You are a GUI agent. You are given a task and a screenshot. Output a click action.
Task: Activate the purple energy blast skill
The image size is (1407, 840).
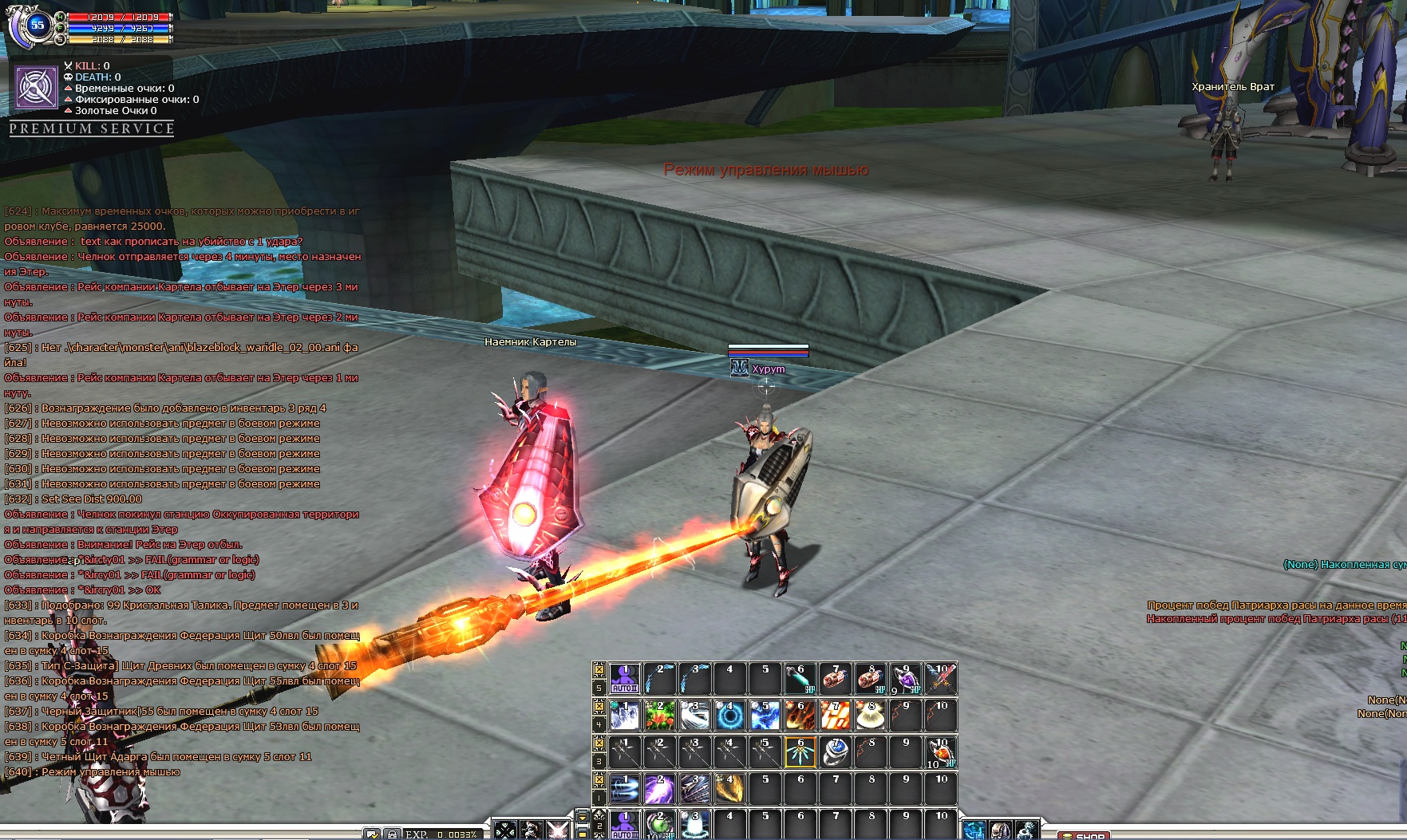[x=659, y=789]
